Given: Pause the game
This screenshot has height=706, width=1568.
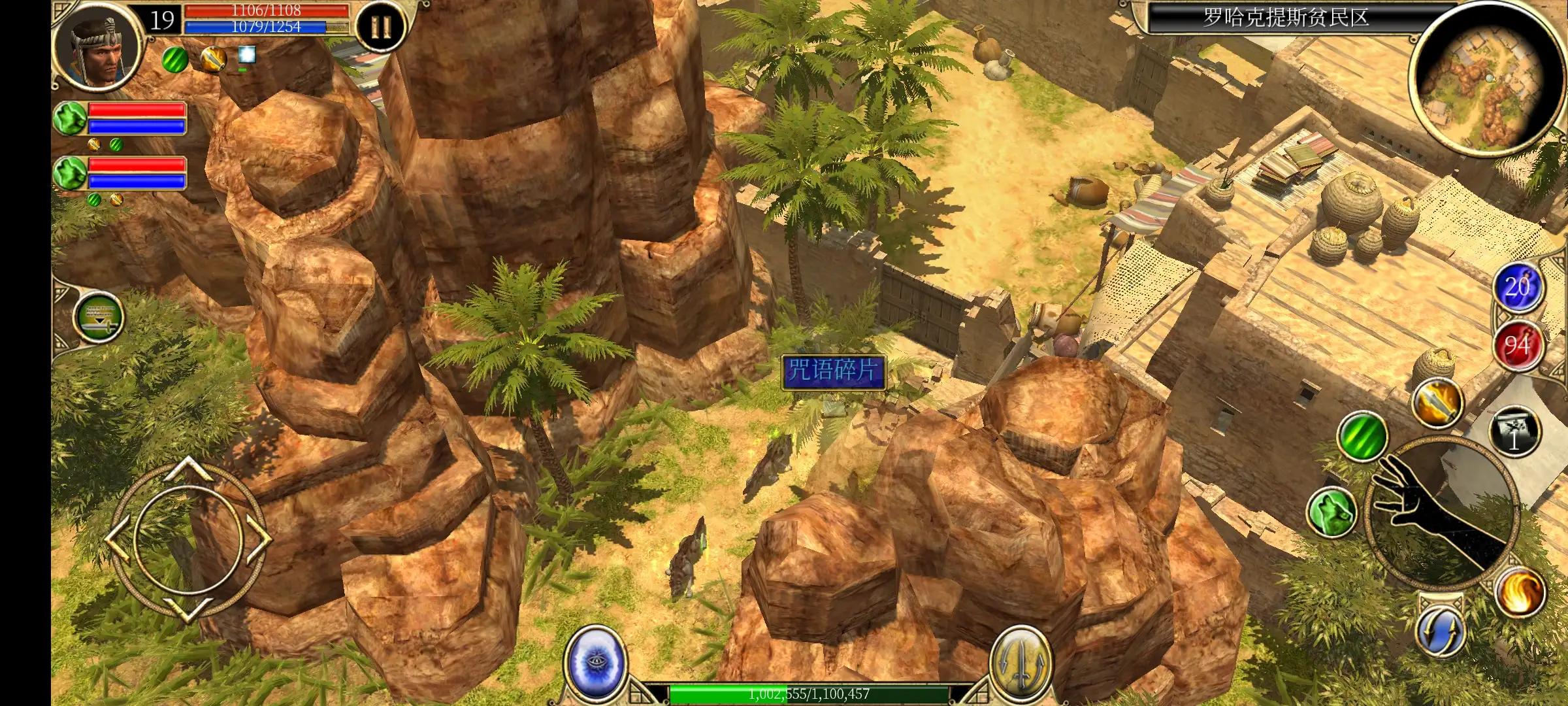Looking at the screenshot, I should tap(380, 27).
